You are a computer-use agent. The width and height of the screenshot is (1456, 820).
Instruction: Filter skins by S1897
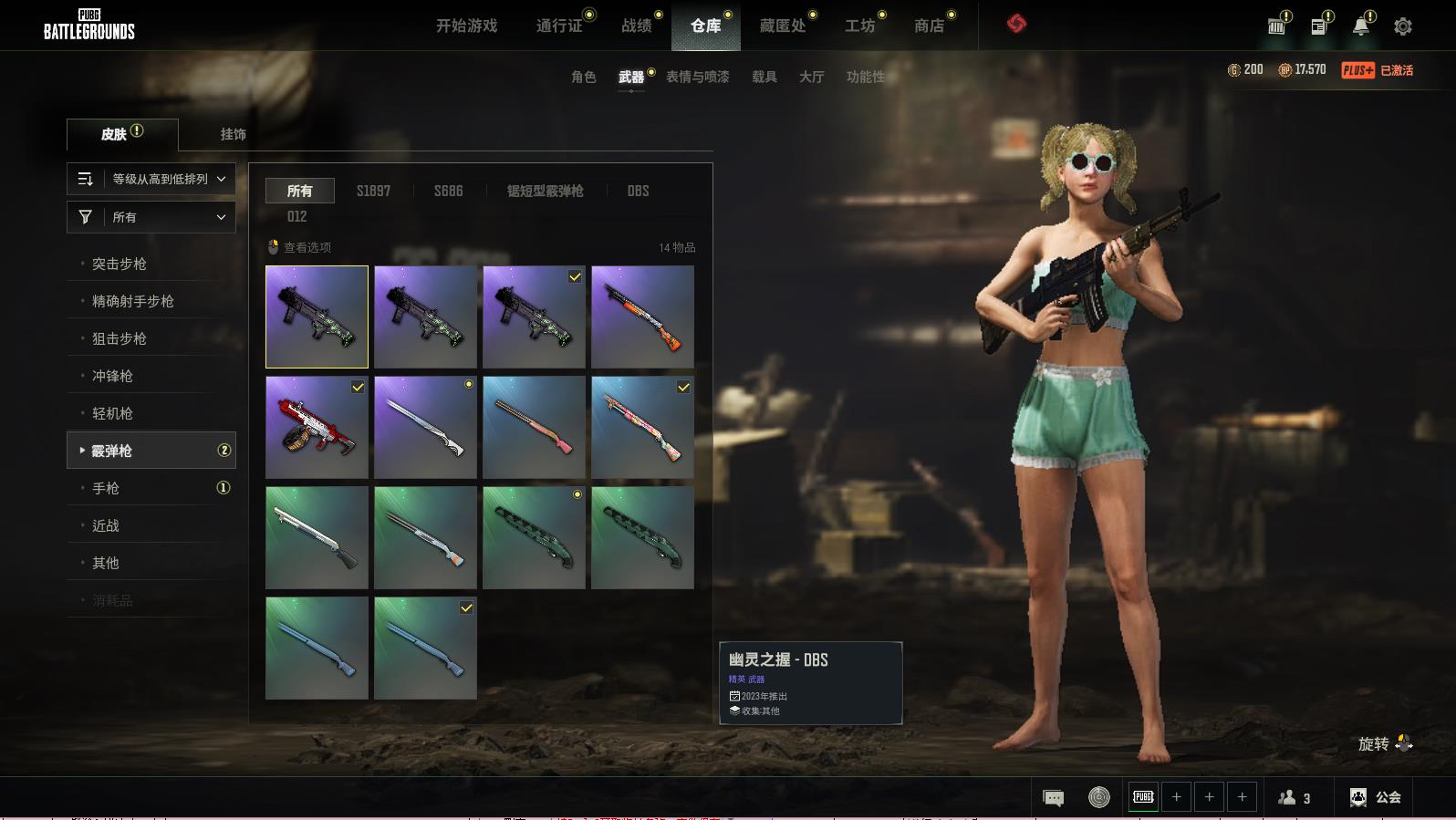click(x=373, y=191)
